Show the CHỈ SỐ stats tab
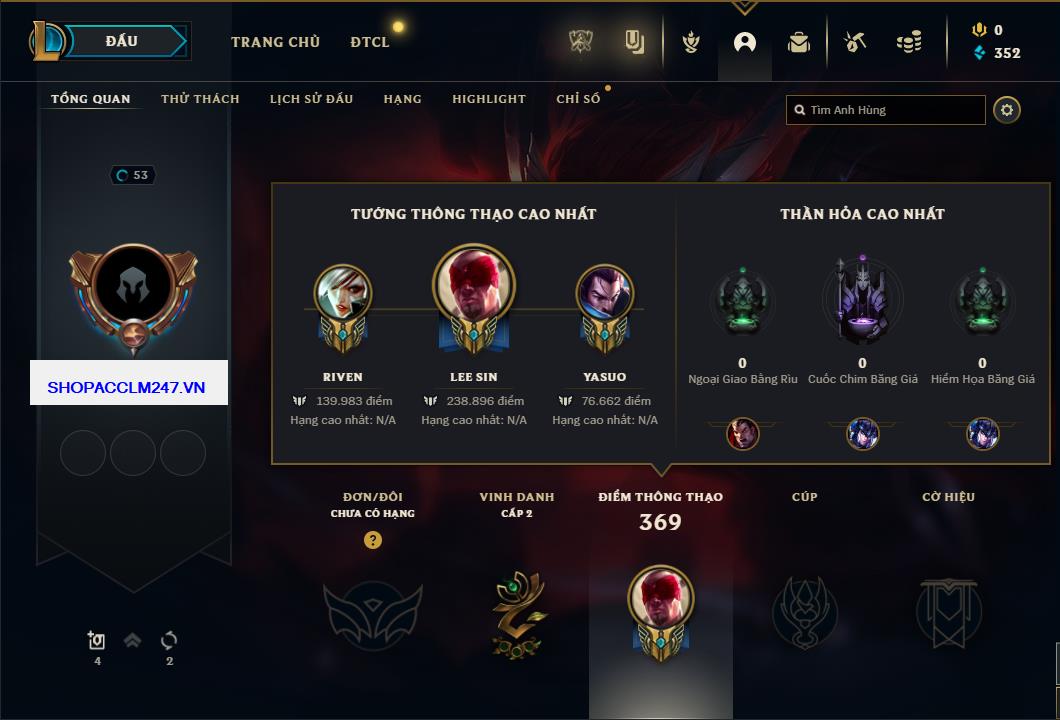1060x720 pixels. pyautogui.click(x=578, y=99)
